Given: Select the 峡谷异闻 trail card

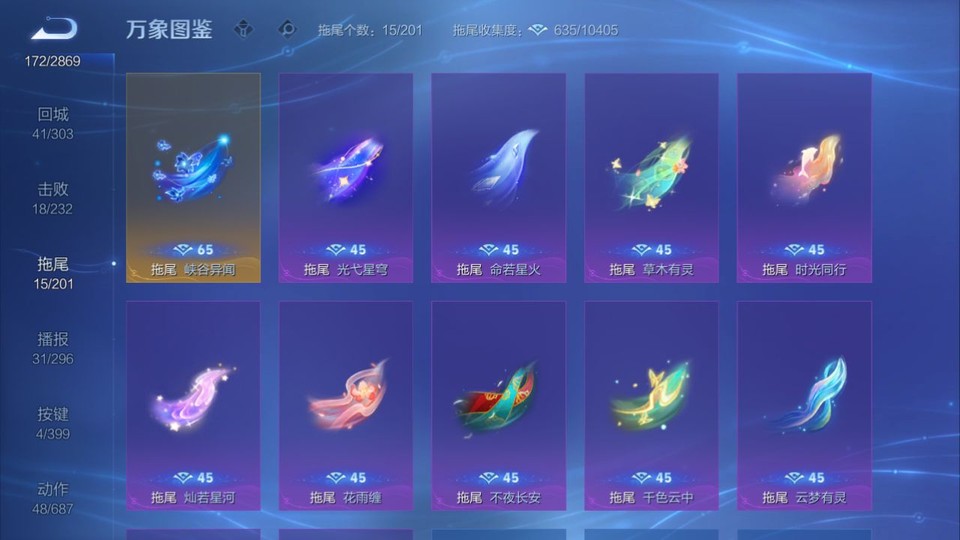Looking at the screenshot, I should pyautogui.click(x=193, y=177).
